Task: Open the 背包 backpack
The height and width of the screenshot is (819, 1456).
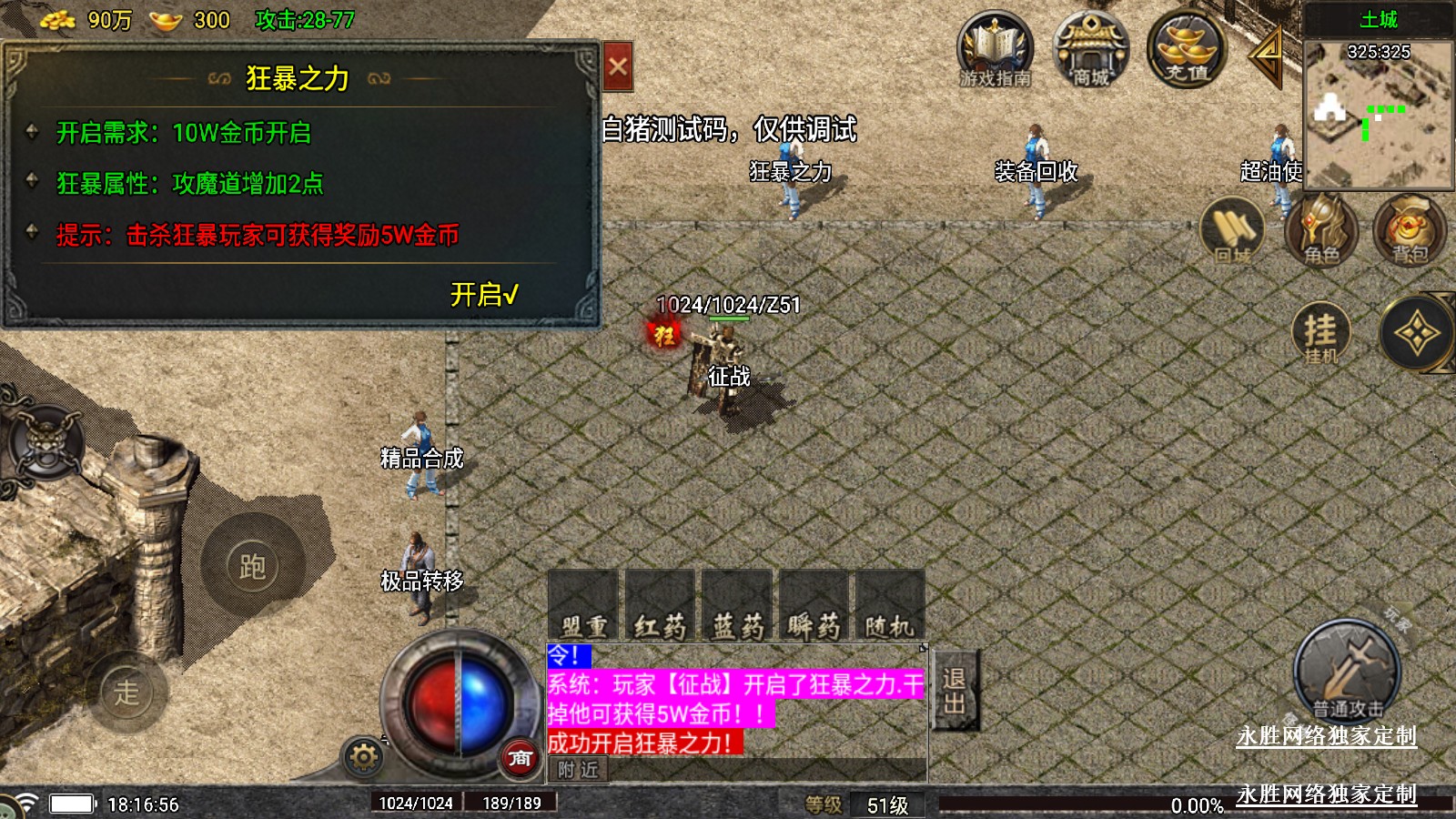Action: pyautogui.click(x=1409, y=230)
